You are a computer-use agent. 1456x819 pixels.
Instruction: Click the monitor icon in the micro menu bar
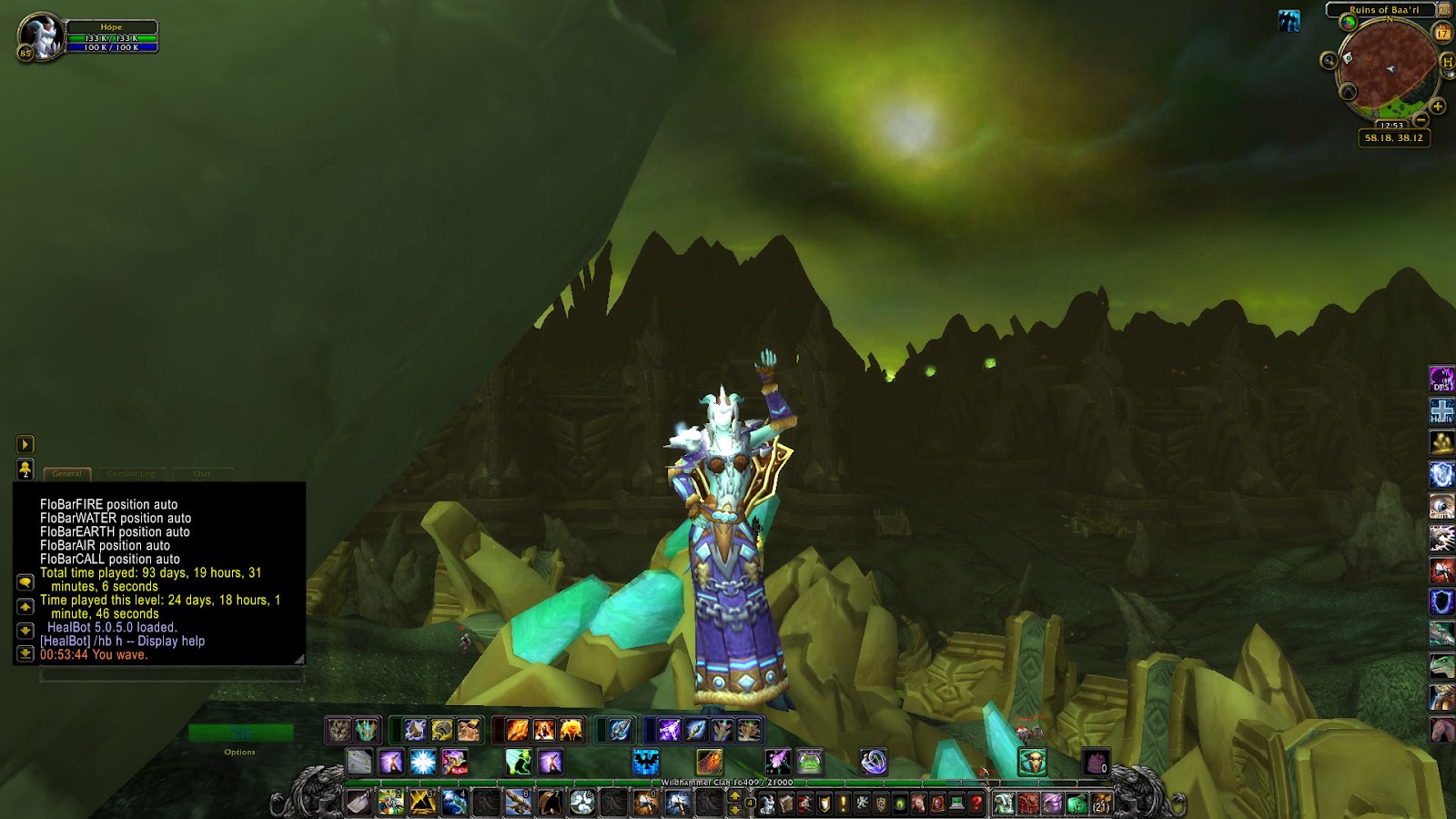956,803
